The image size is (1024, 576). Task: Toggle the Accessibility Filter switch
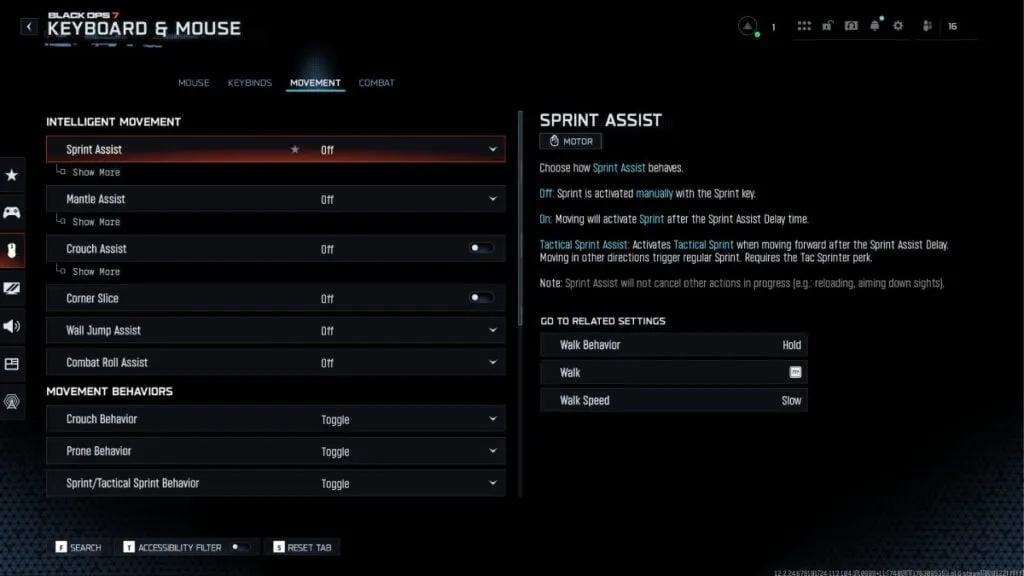240,547
